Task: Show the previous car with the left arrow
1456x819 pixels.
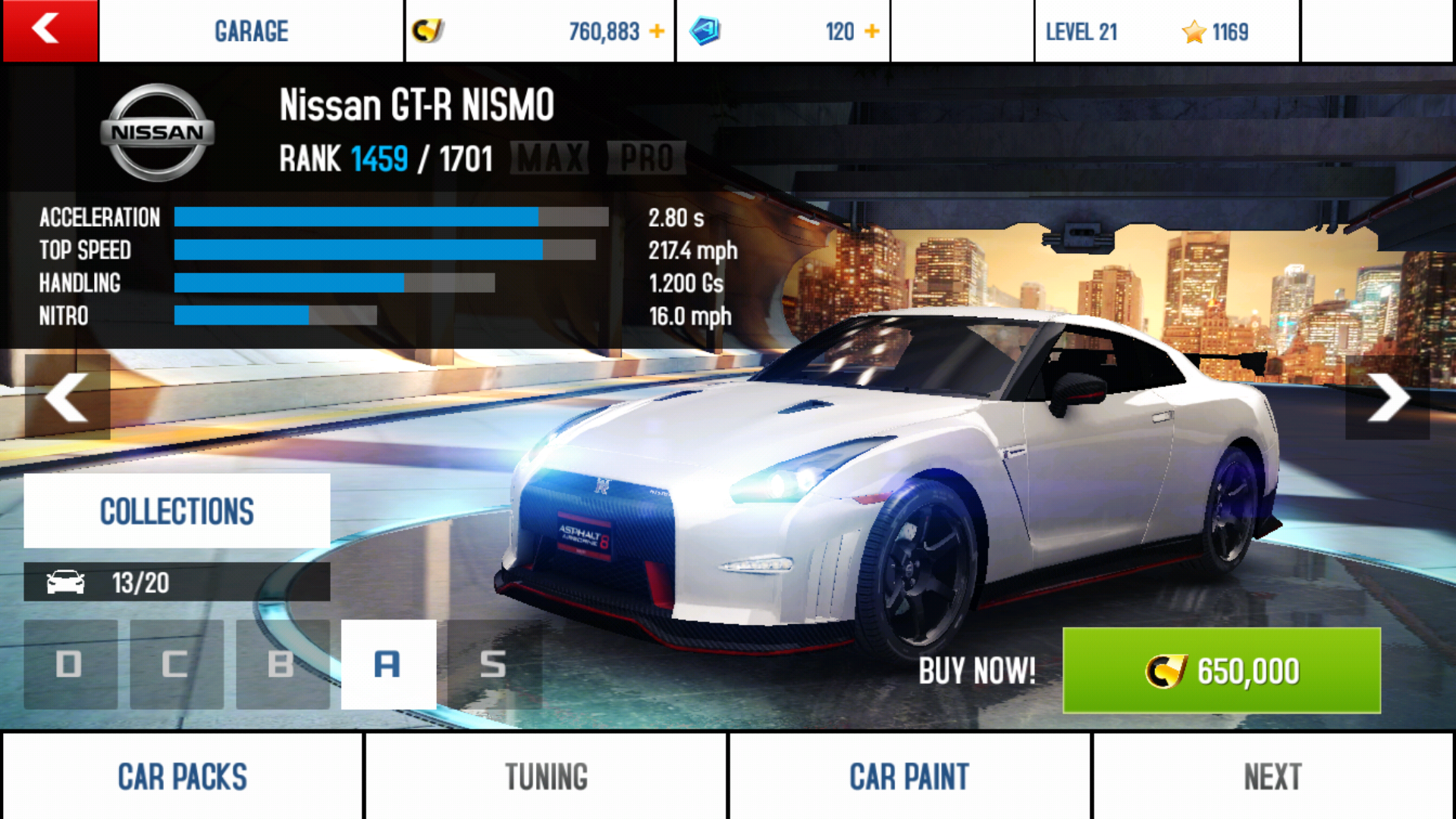Action: 67,397
